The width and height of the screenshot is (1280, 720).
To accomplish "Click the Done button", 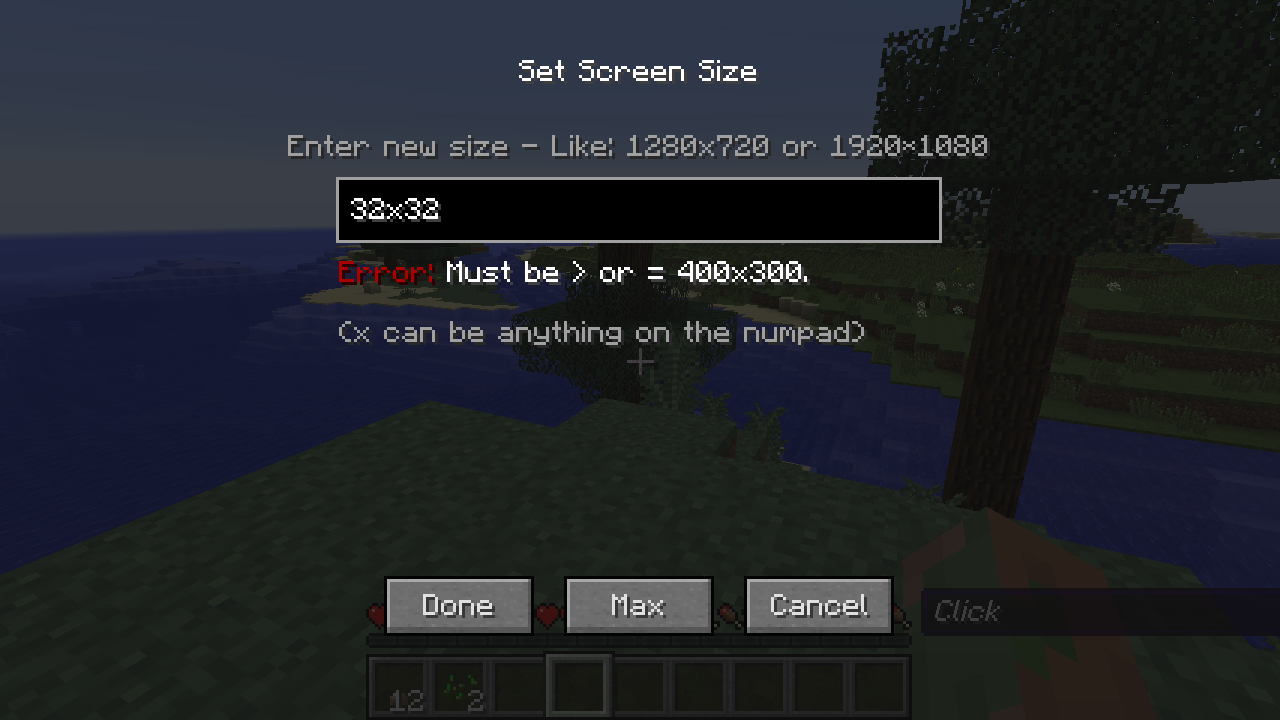I will tap(458, 605).
